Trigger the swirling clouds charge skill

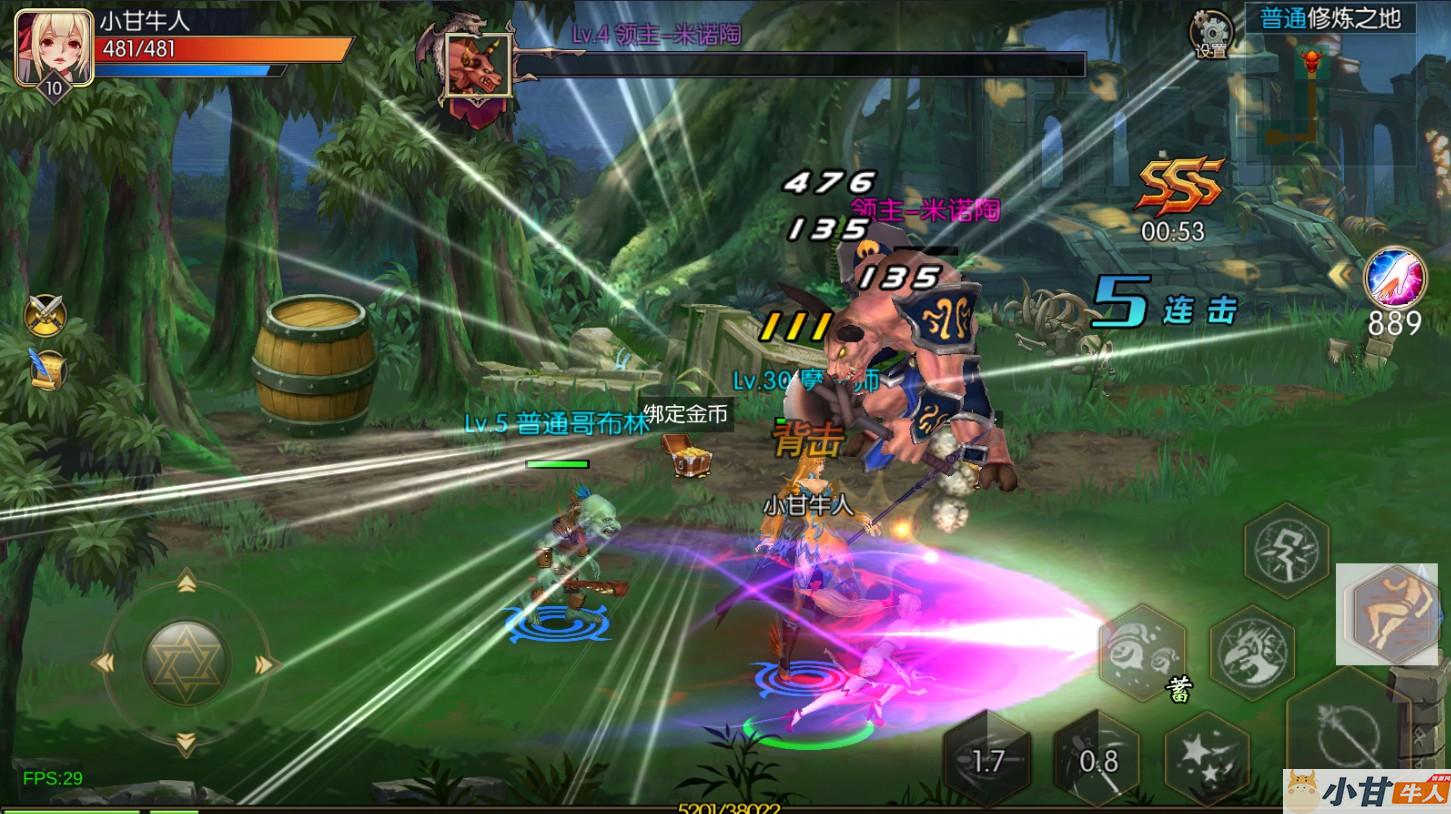click(x=1142, y=651)
